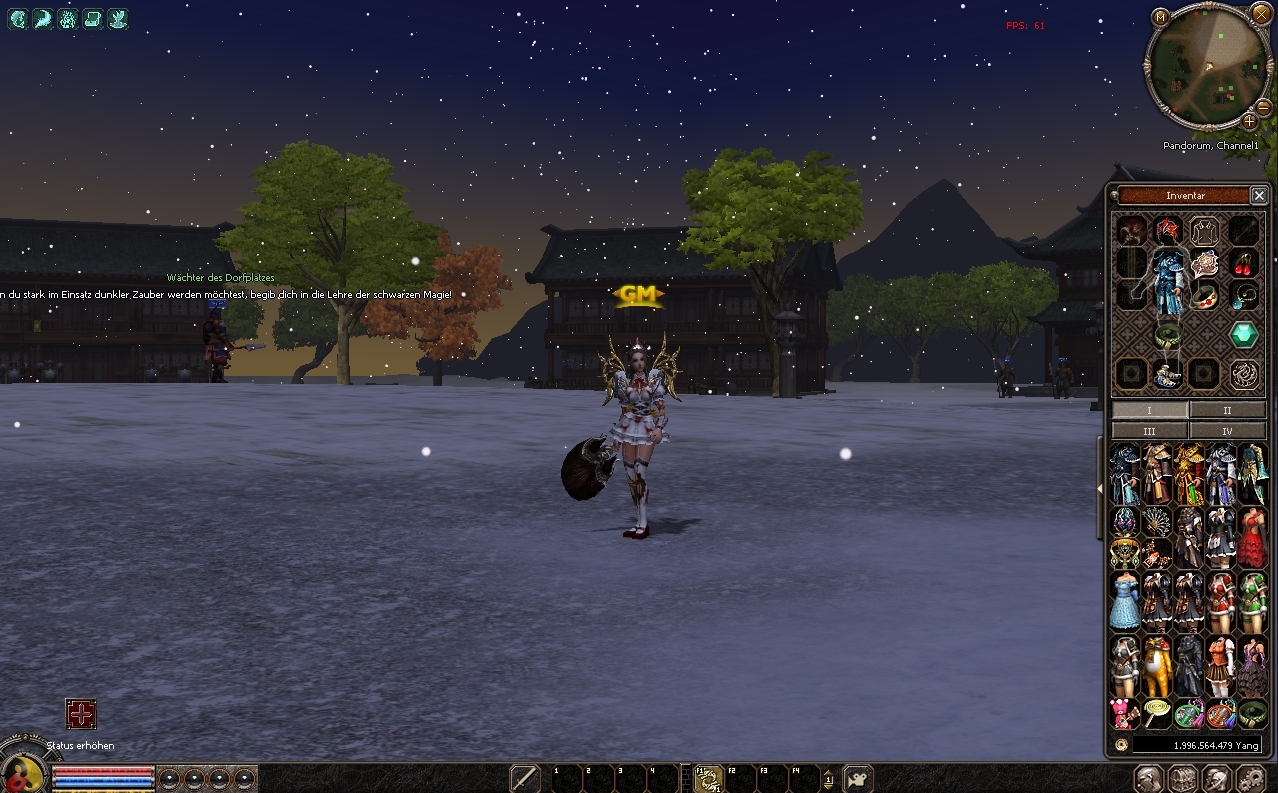Switch to inventory page II
Viewport: 1278px width, 793px height.
tap(1227, 410)
